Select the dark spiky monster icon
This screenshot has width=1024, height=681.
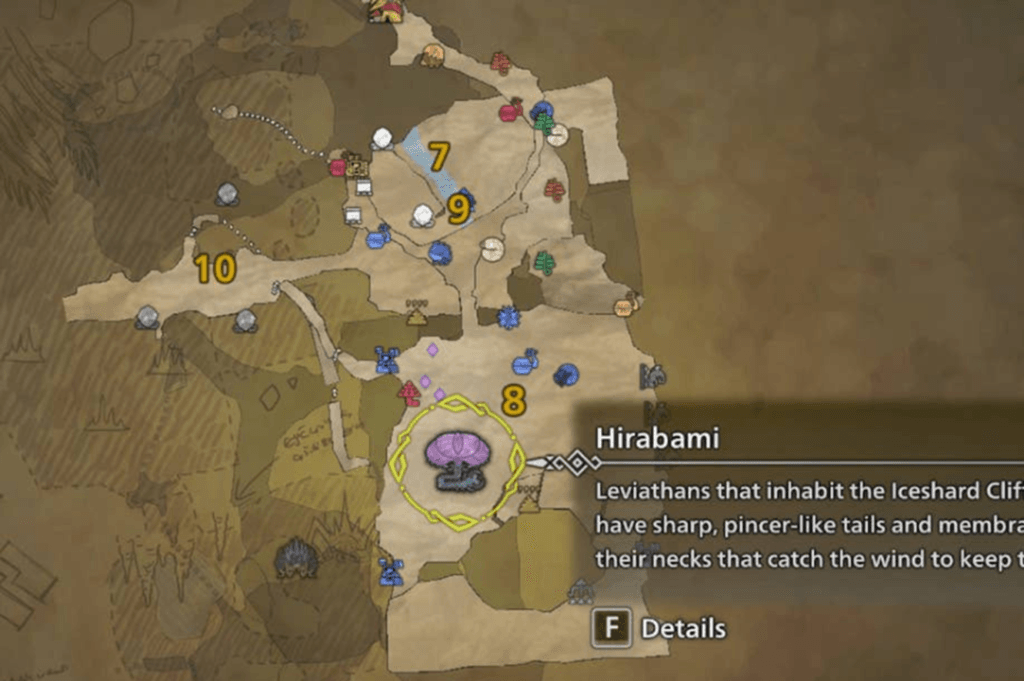(x=296, y=558)
